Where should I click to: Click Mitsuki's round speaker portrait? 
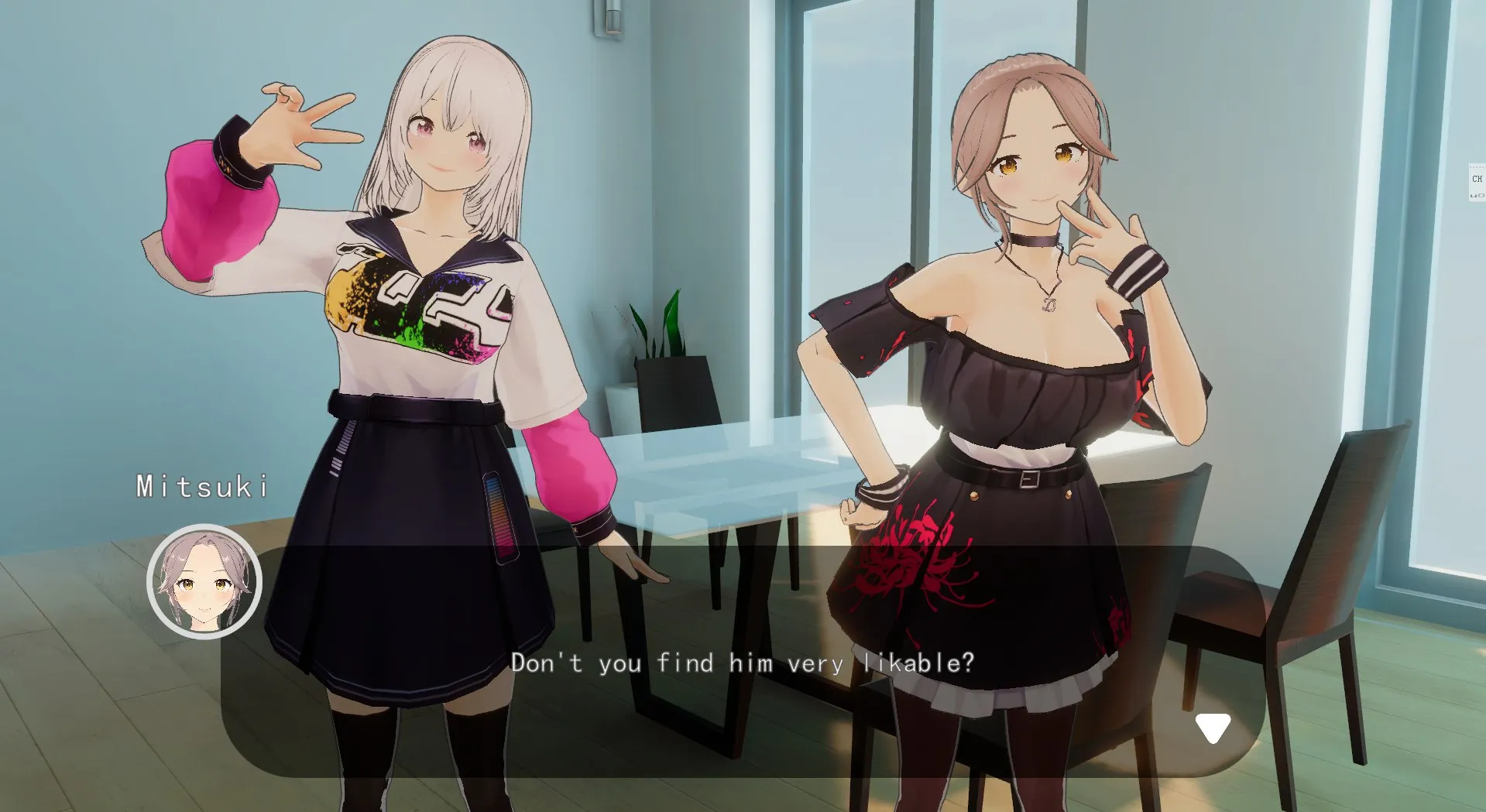(204, 581)
